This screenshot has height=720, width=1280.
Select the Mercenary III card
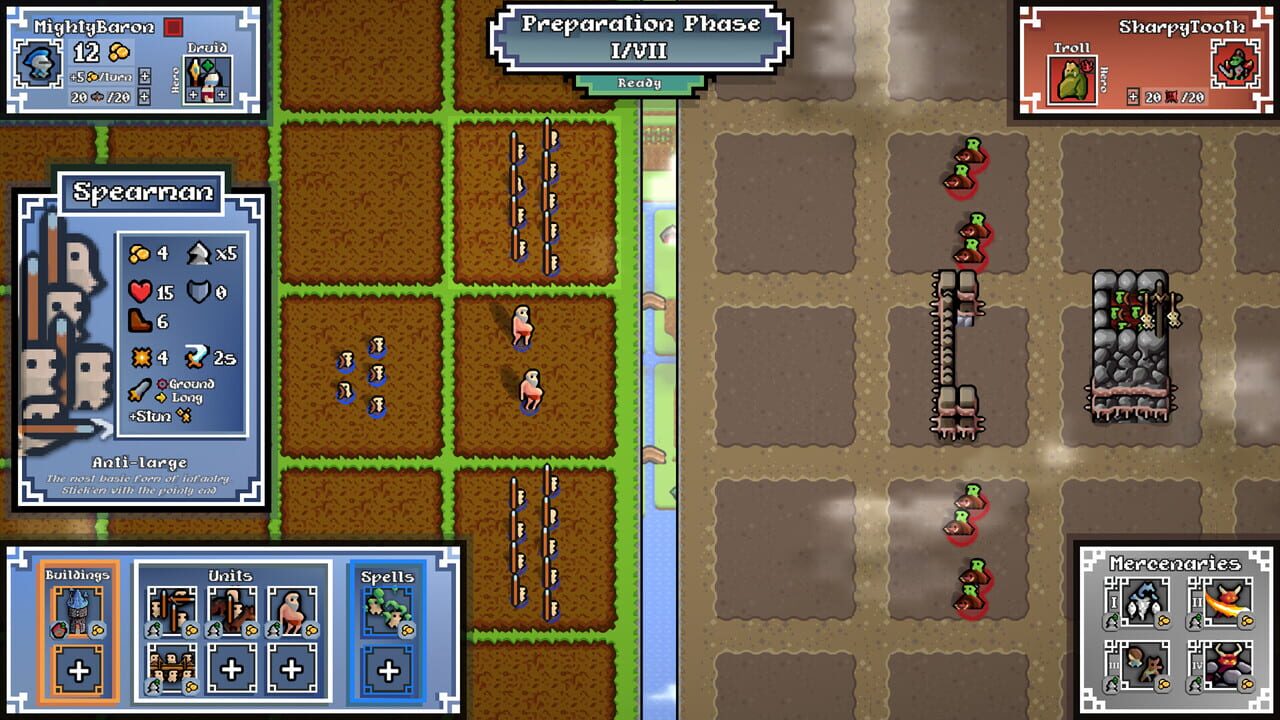click(x=1143, y=664)
